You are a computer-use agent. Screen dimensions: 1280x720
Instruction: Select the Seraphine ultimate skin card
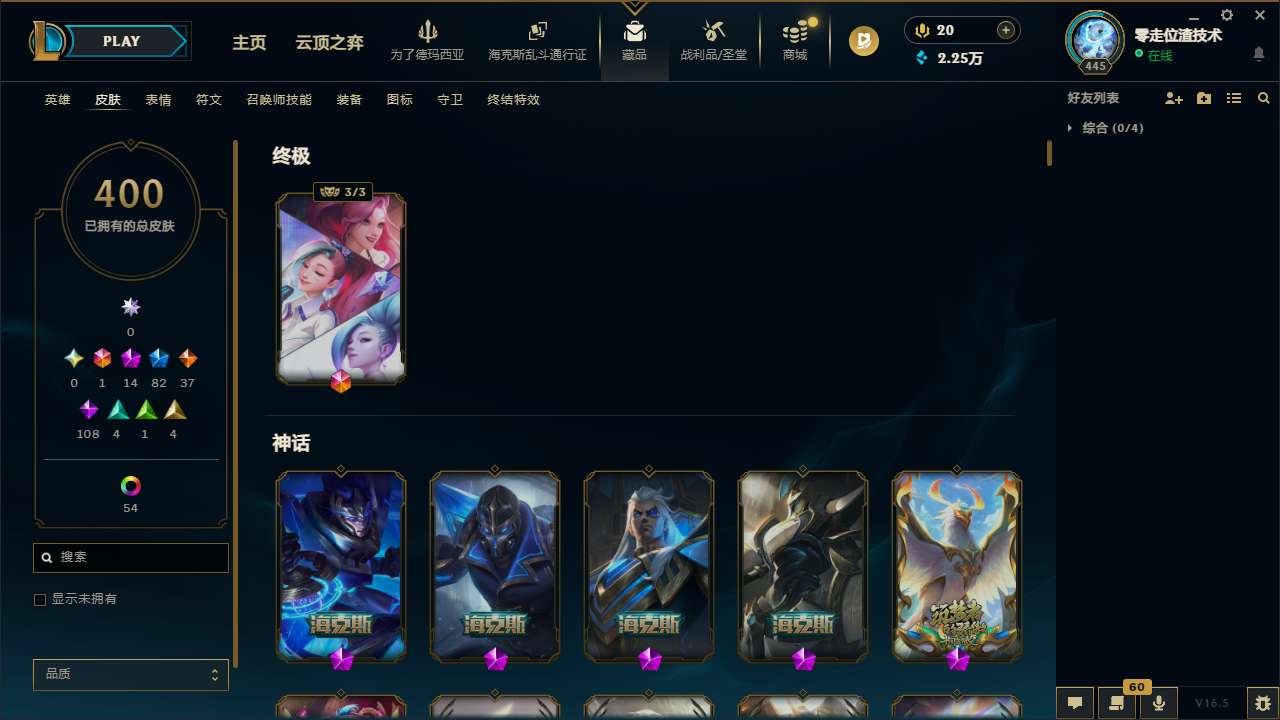pyautogui.click(x=340, y=290)
